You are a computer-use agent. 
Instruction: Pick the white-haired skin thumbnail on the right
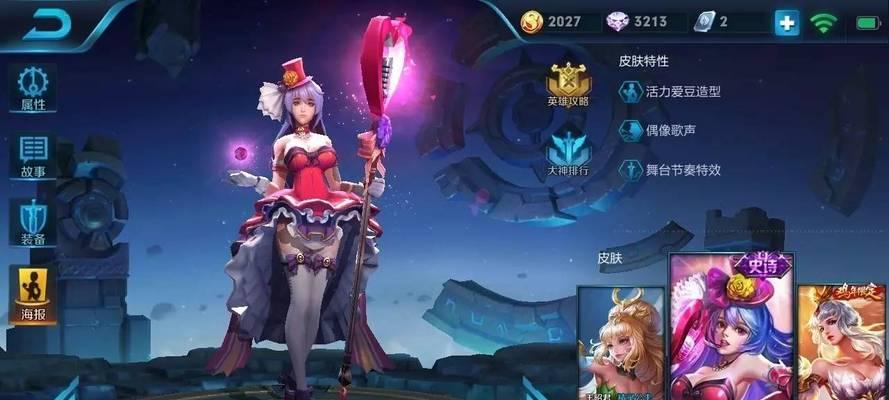[843, 342]
